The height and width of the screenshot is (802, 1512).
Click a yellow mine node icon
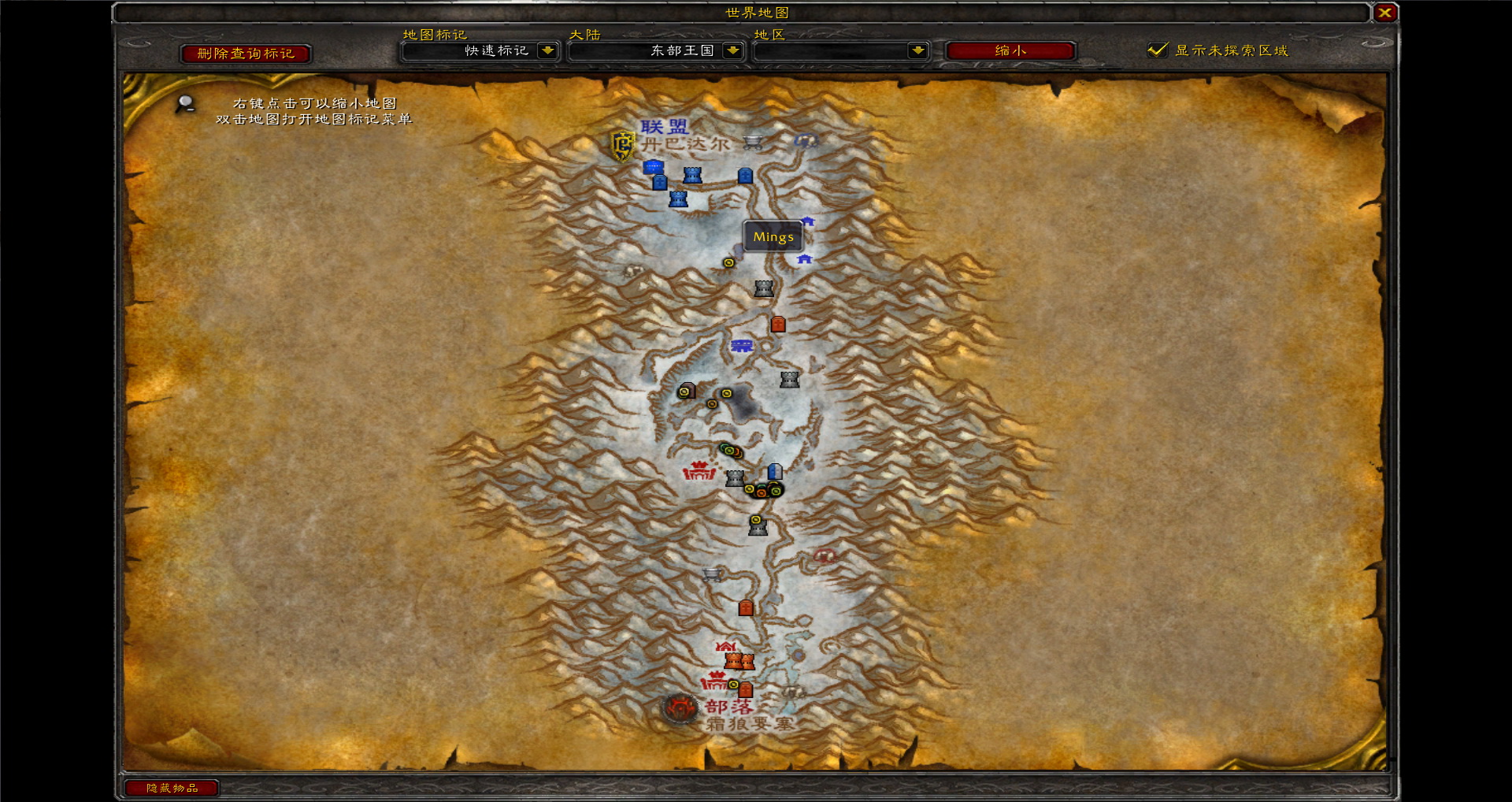click(x=726, y=393)
